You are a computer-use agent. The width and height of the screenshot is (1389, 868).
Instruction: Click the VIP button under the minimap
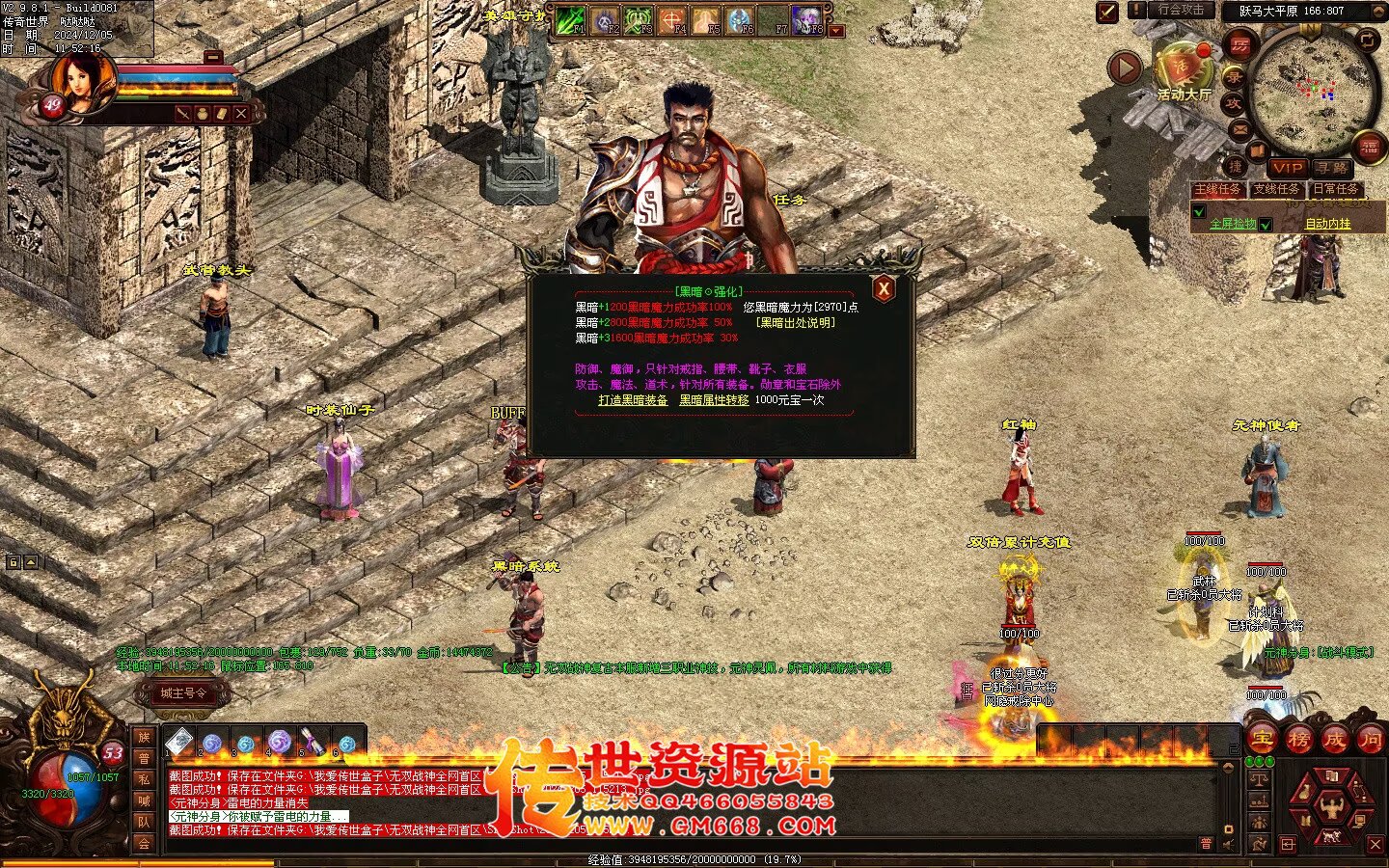[1286, 168]
